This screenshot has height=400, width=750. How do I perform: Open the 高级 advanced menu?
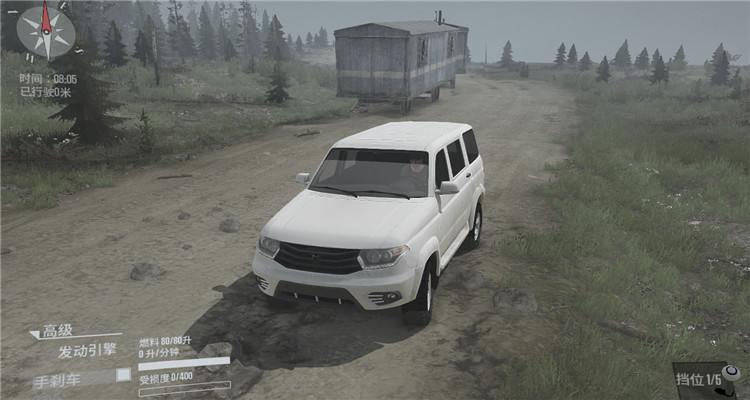click(58, 331)
